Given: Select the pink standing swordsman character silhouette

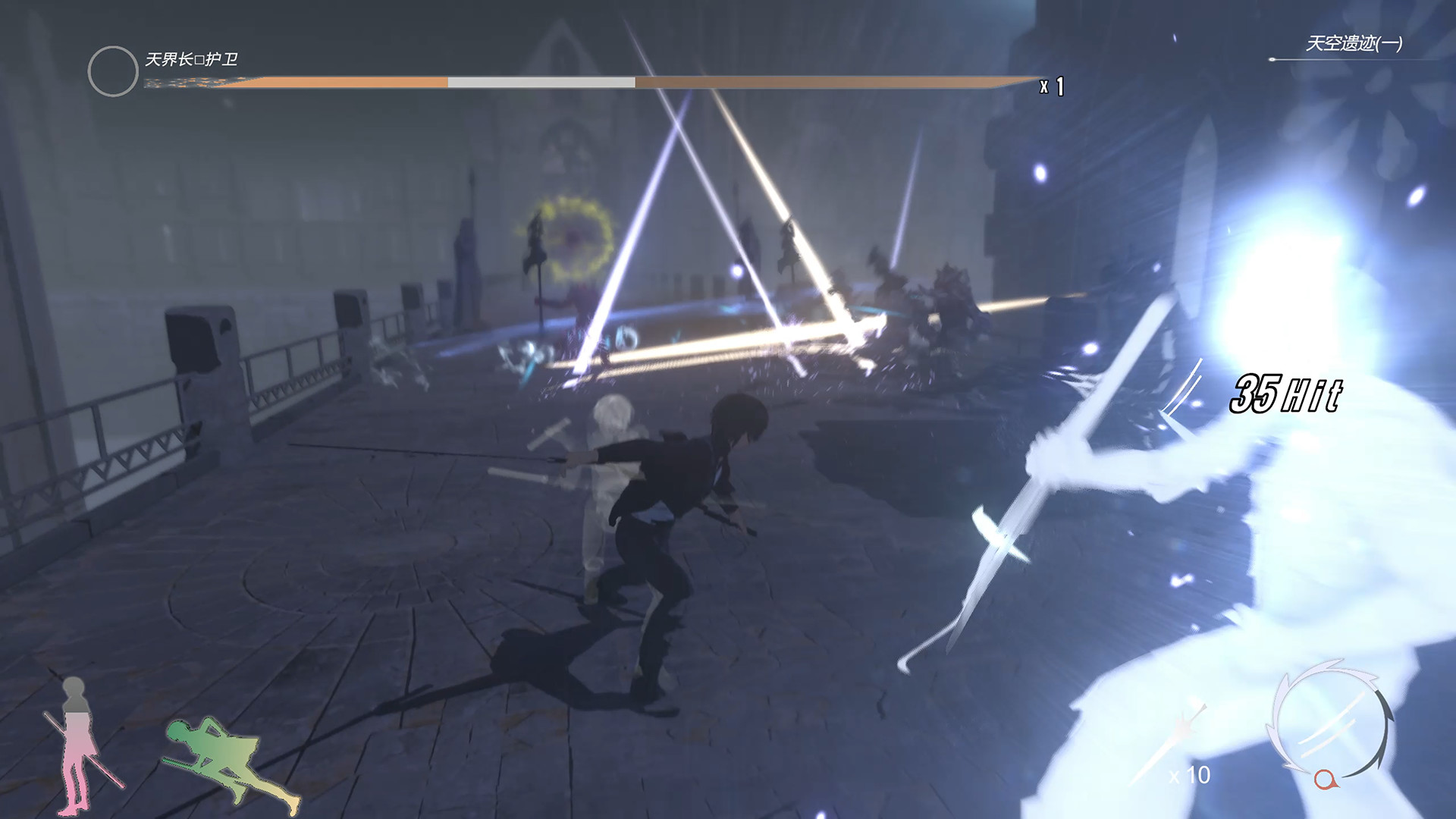Looking at the screenshot, I should tap(78, 743).
